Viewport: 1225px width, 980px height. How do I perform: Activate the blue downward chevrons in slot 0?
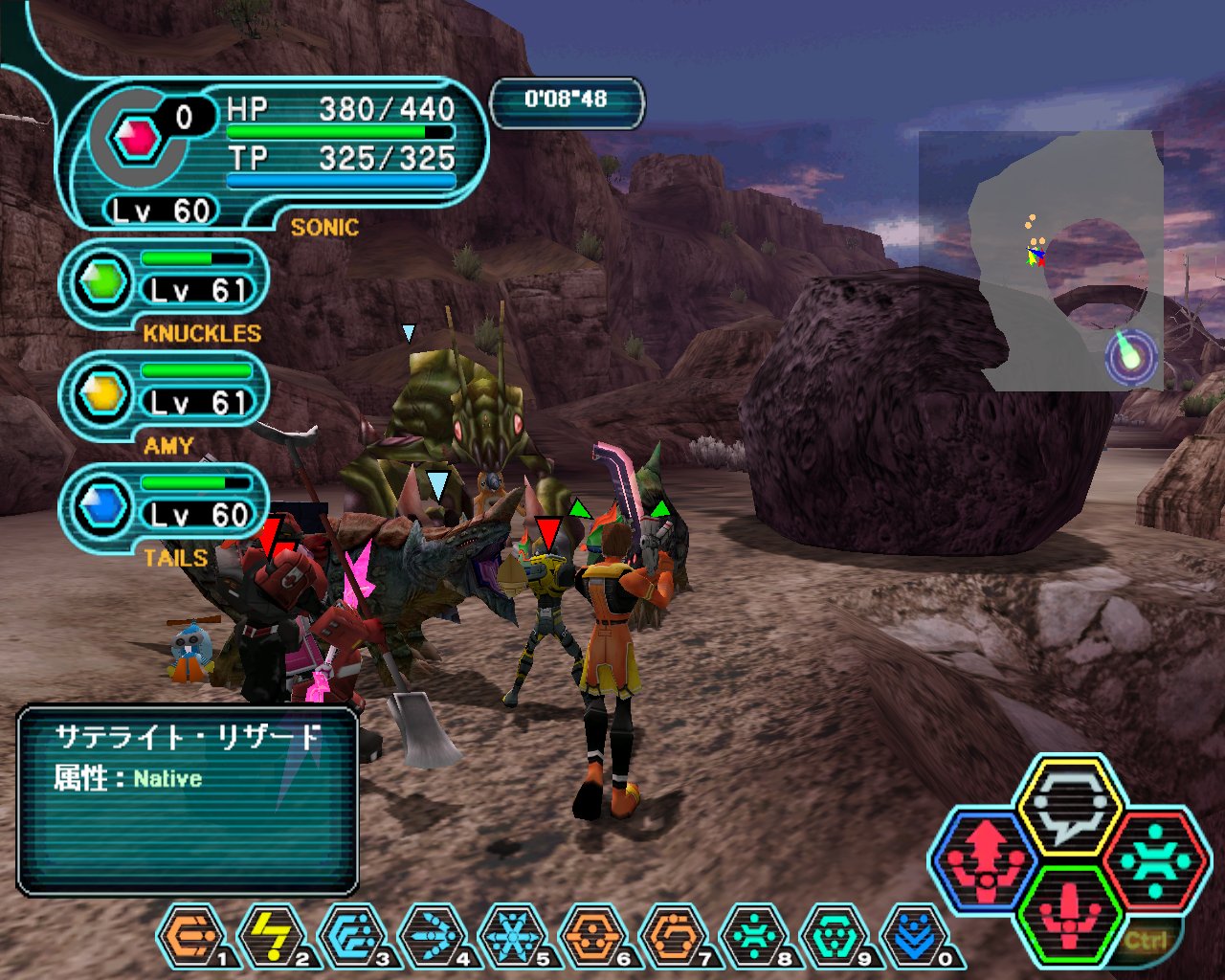[x=914, y=935]
